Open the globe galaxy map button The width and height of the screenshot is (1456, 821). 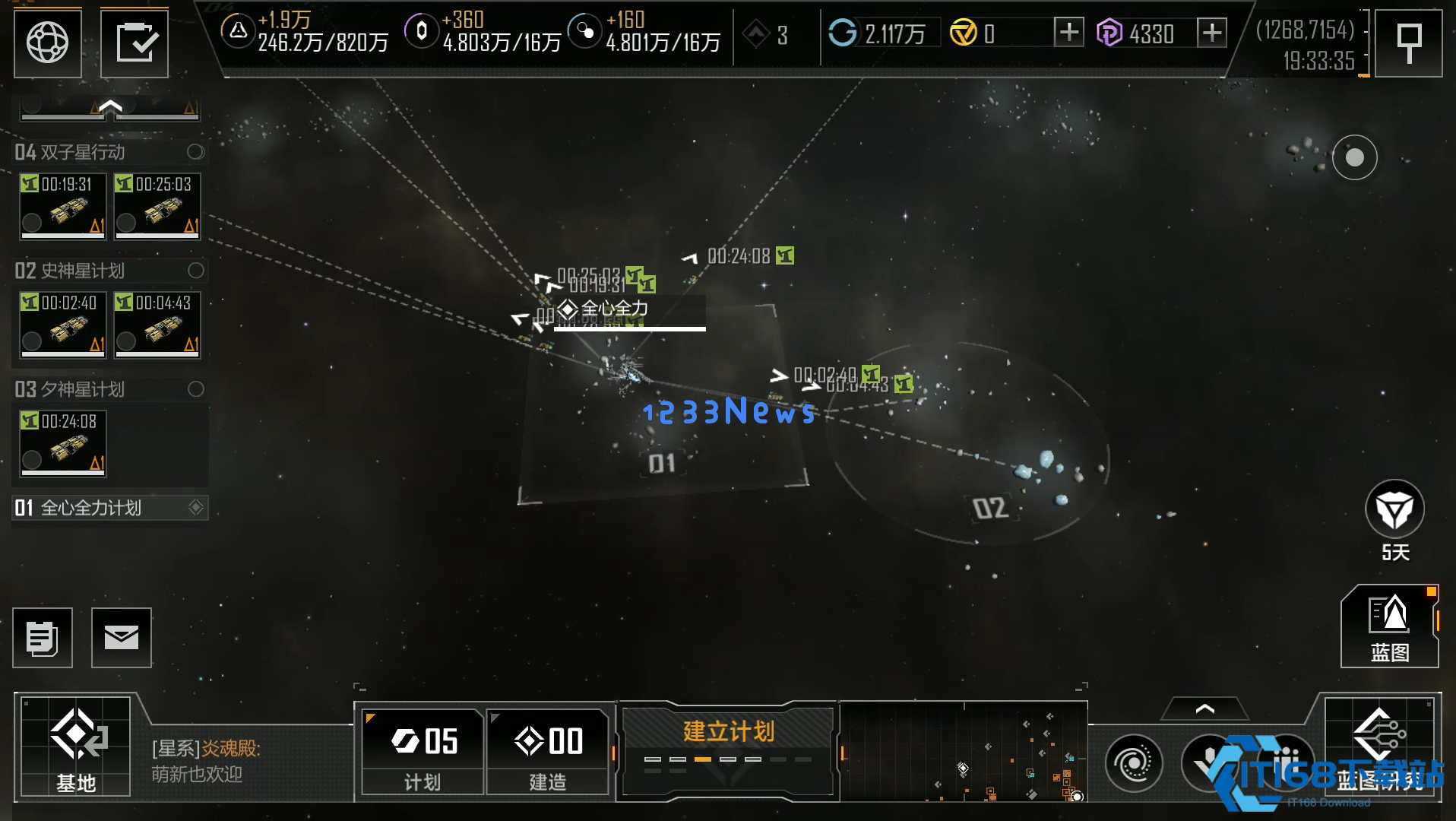[x=47, y=43]
